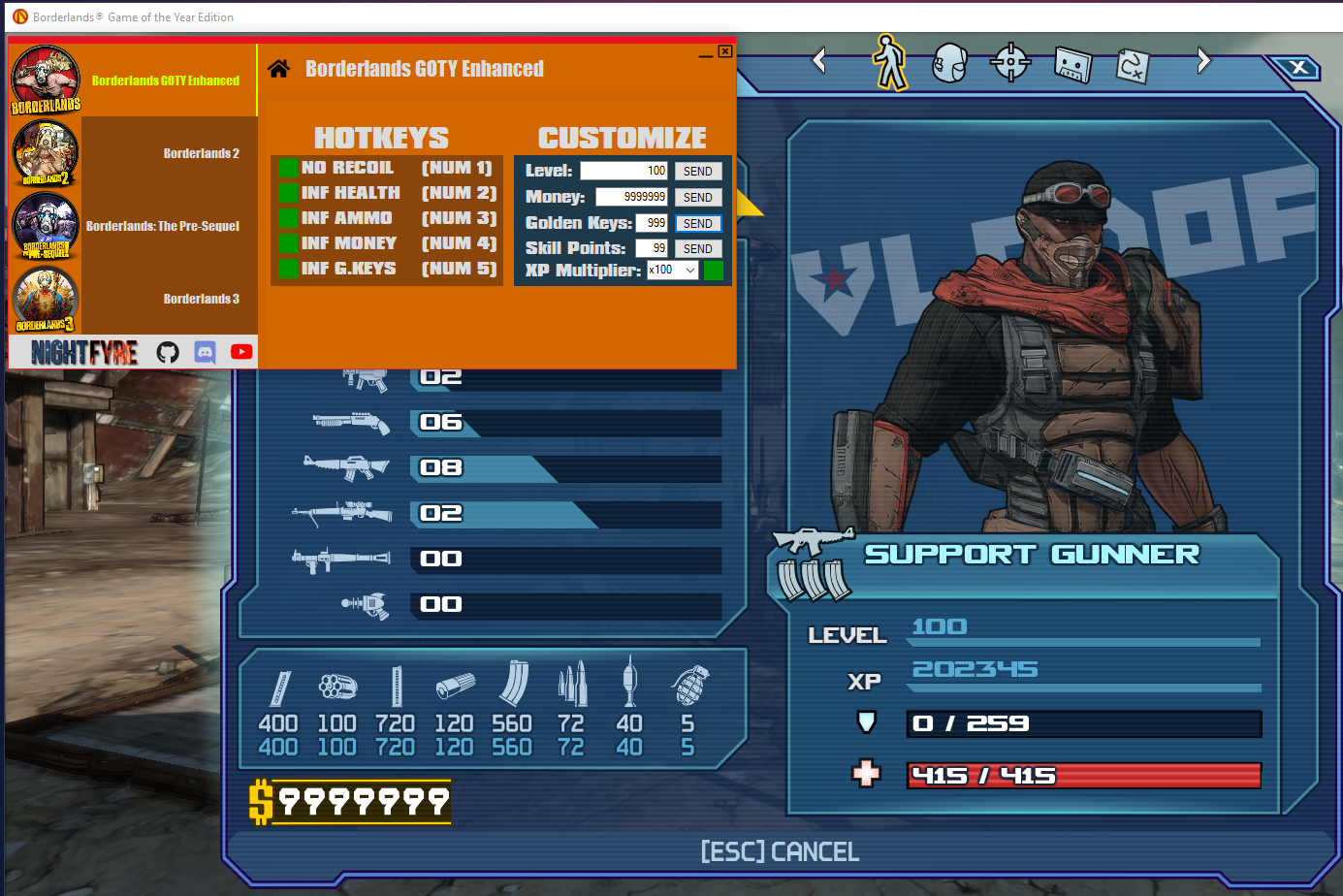The image size is (1343, 896).
Task: Disable the INF AMMO toggle
Action: 288,217
